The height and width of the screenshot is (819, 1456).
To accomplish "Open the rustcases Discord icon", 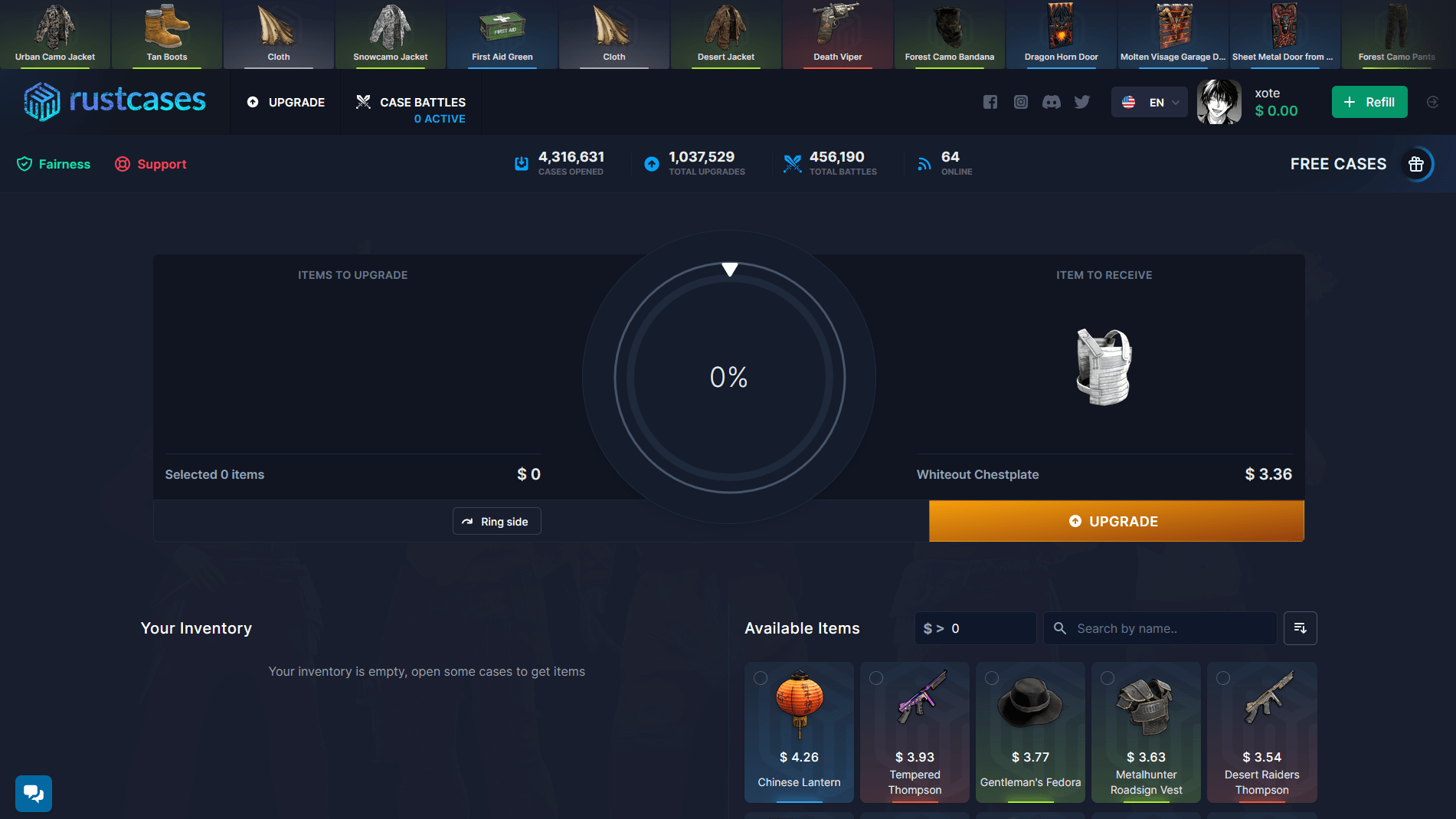I will (x=1051, y=102).
